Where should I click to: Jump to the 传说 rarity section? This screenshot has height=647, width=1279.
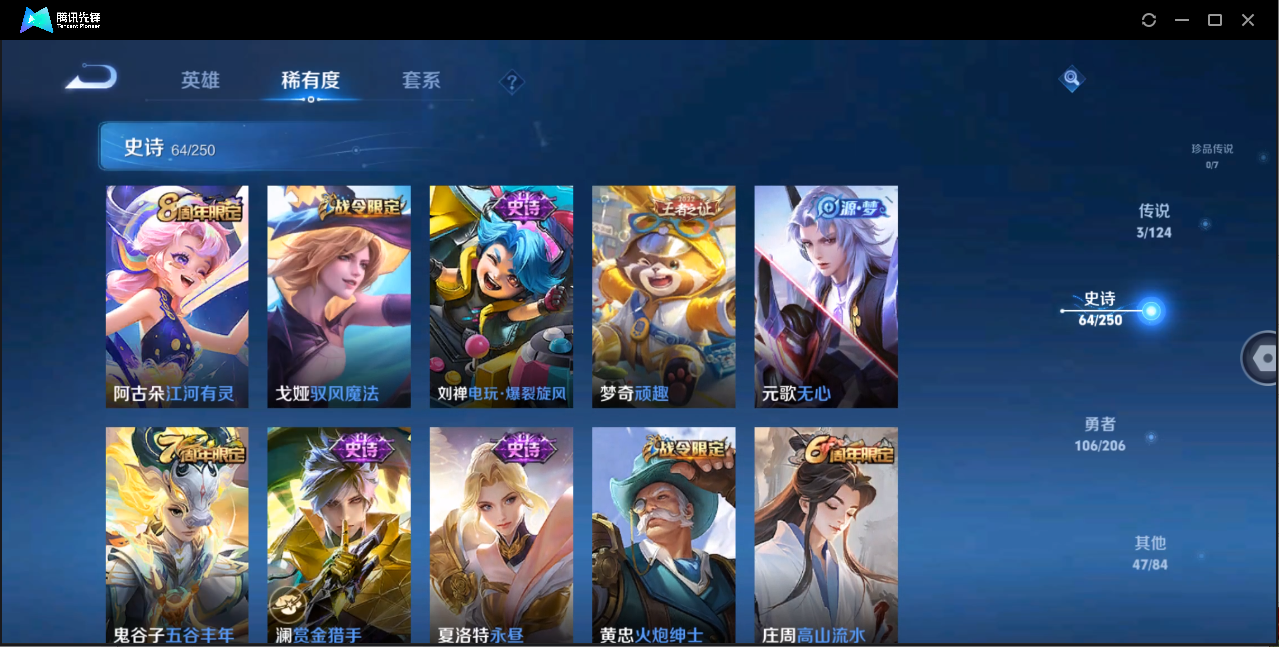coord(1154,221)
